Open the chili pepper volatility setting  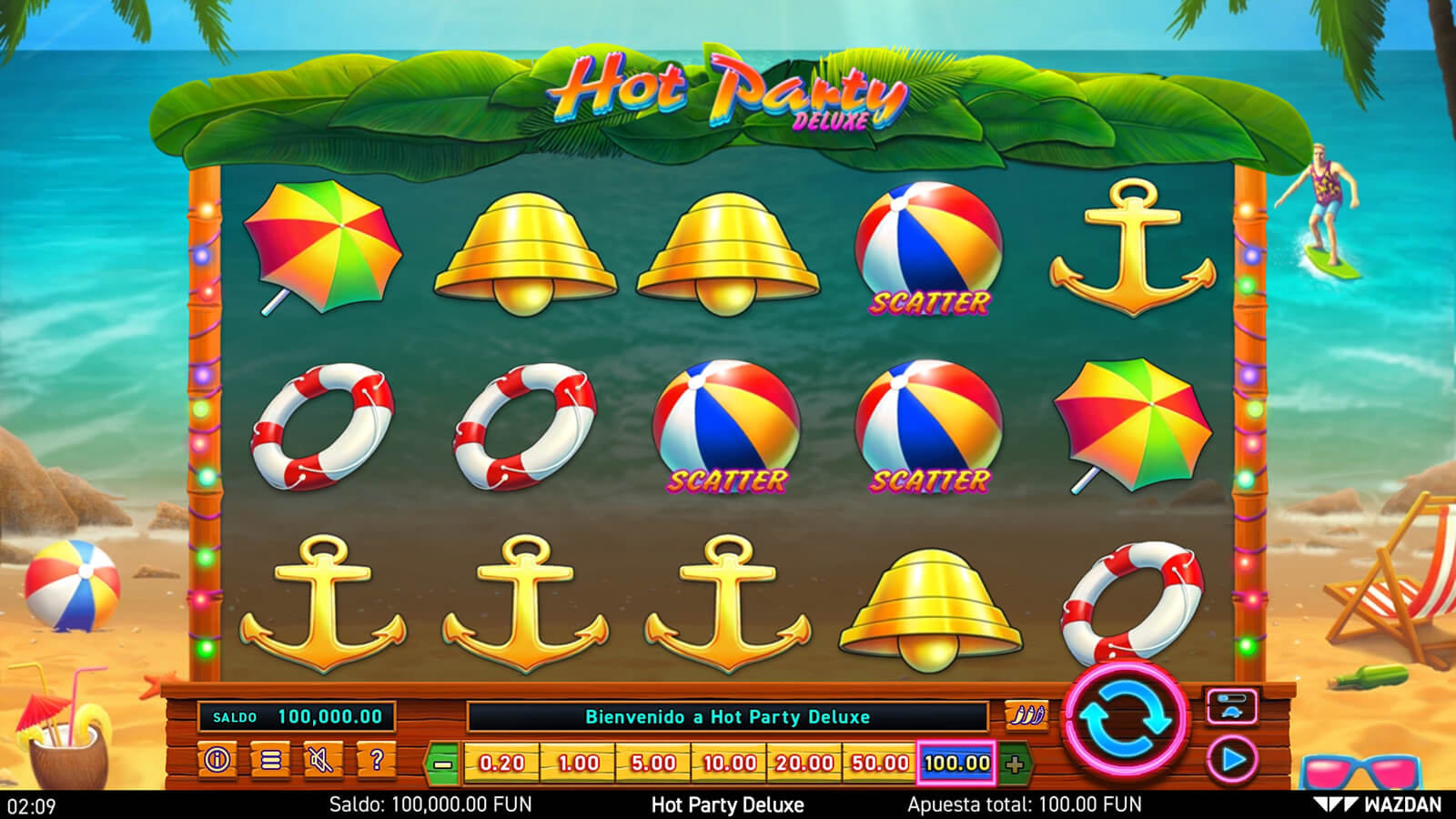1026,715
